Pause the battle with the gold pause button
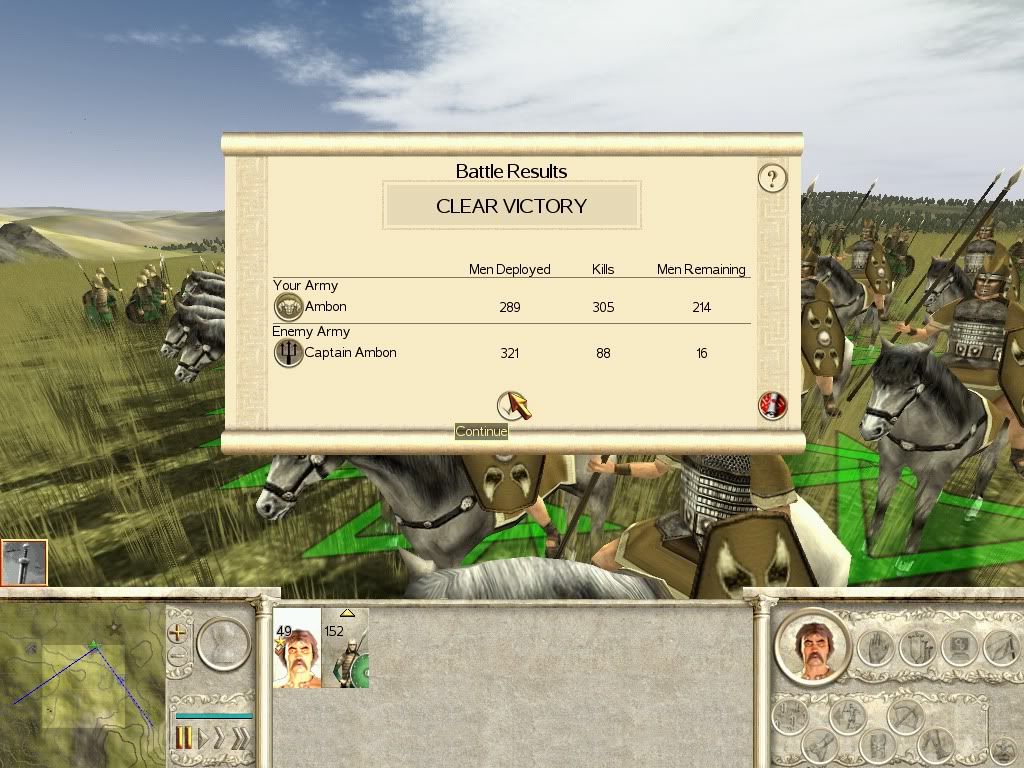Image resolution: width=1024 pixels, height=768 pixels. (x=185, y=739)
